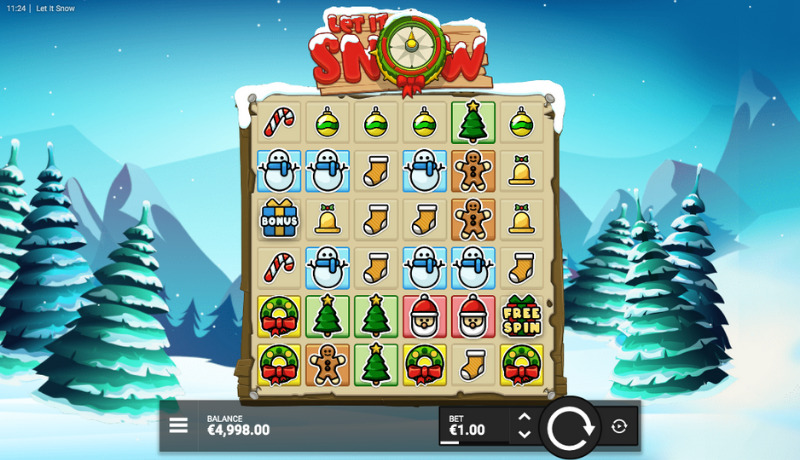This screenshot has width=800, height=460.
Task: Open the hamburger menu
Action: pos(178,426)
